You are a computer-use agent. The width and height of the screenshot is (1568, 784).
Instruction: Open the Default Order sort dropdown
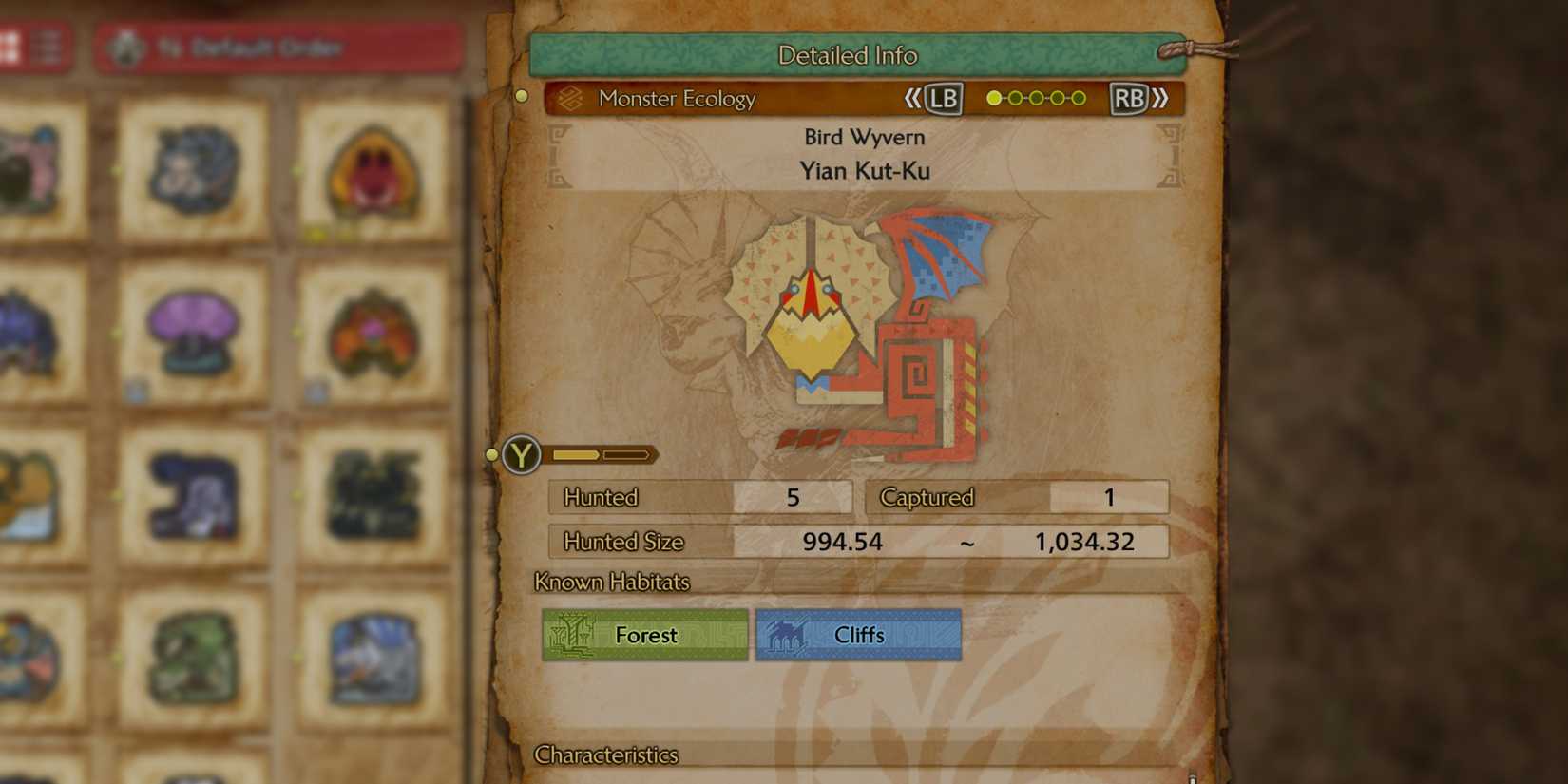tap(276, 48)
